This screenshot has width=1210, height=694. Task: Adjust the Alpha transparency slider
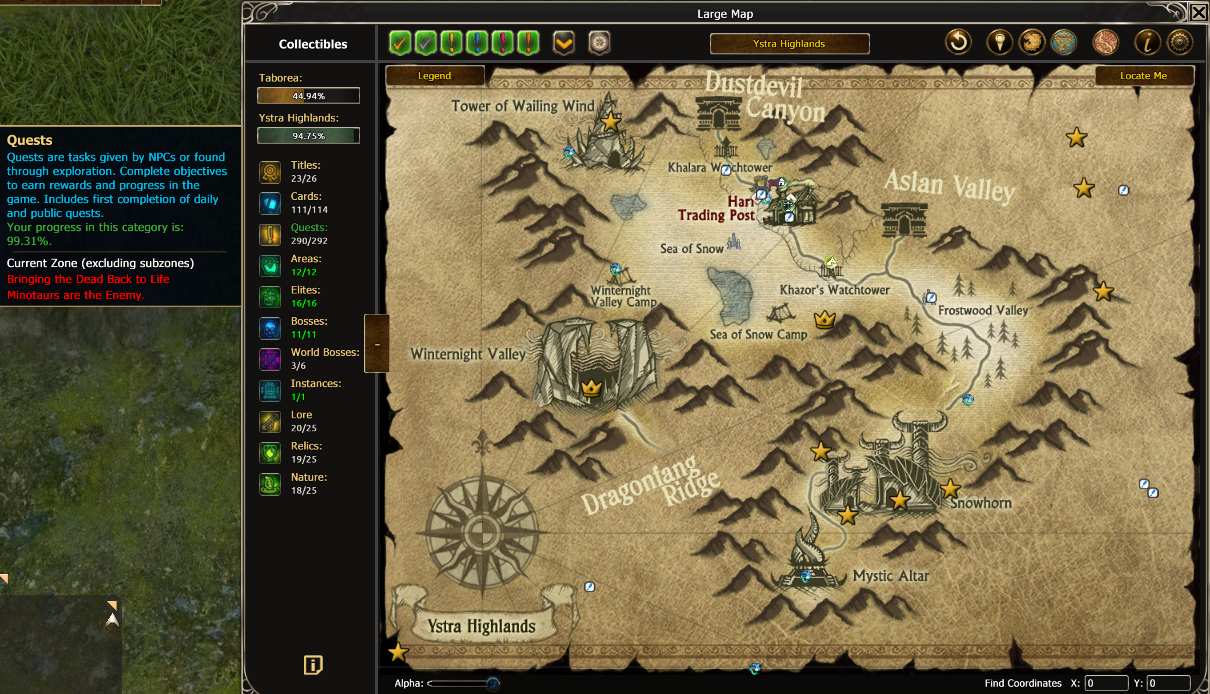(x=492, y=684)
